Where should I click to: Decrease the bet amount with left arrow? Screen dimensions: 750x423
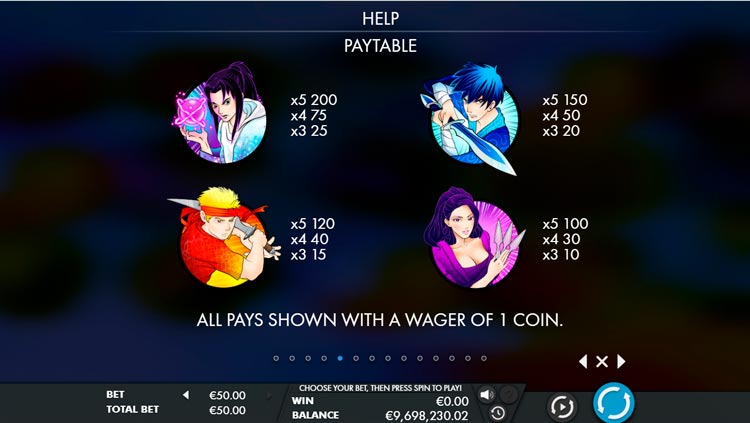tap(185, 395)
